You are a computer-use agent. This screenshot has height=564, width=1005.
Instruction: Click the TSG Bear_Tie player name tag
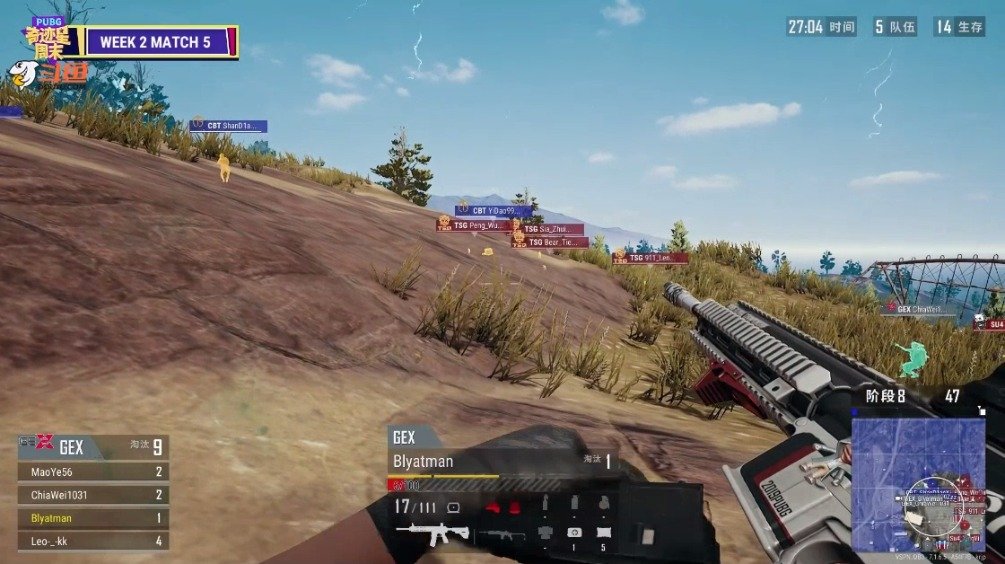[x=550, y=242]
